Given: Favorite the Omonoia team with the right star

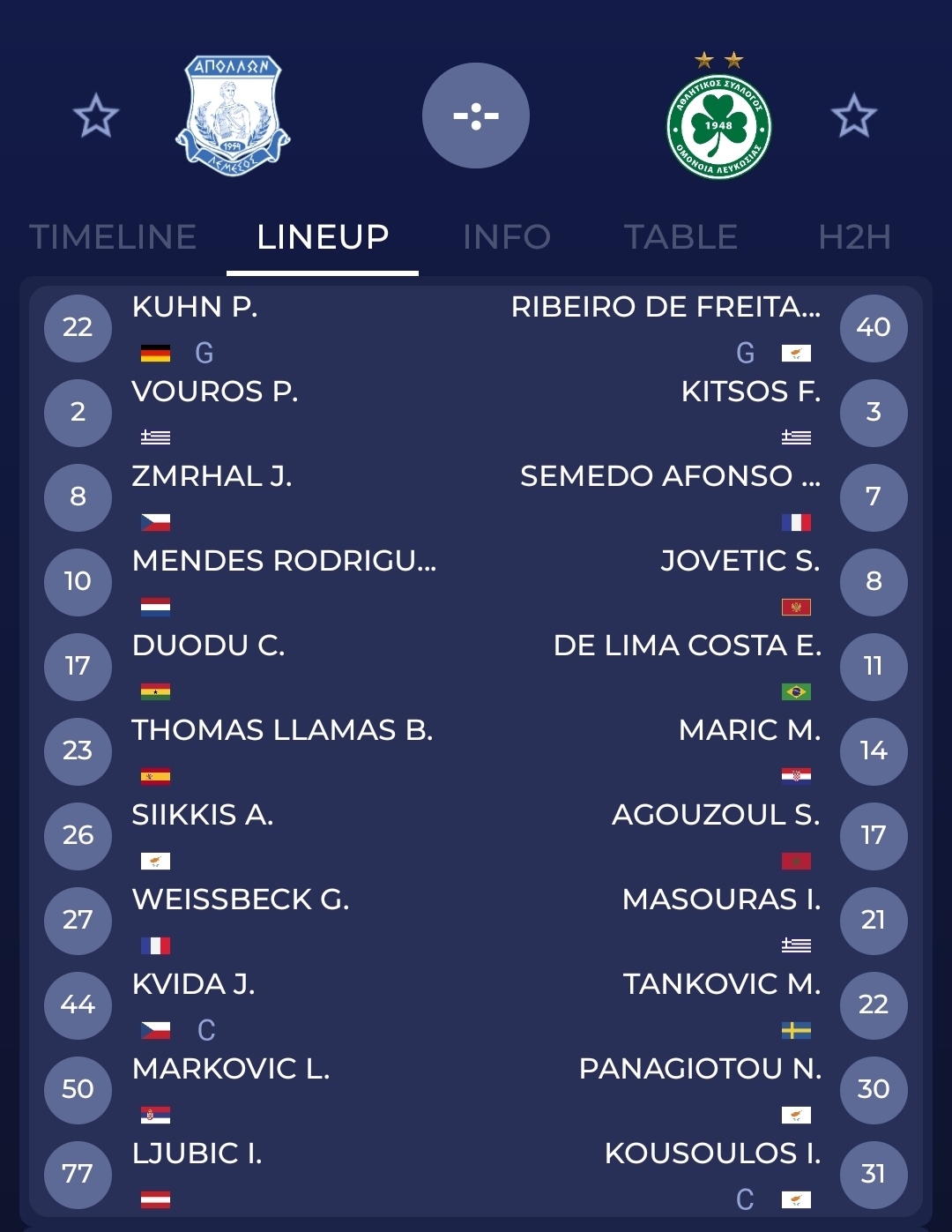Looking at the screenshot, I should pyautogui.click(x=853, y=116).
